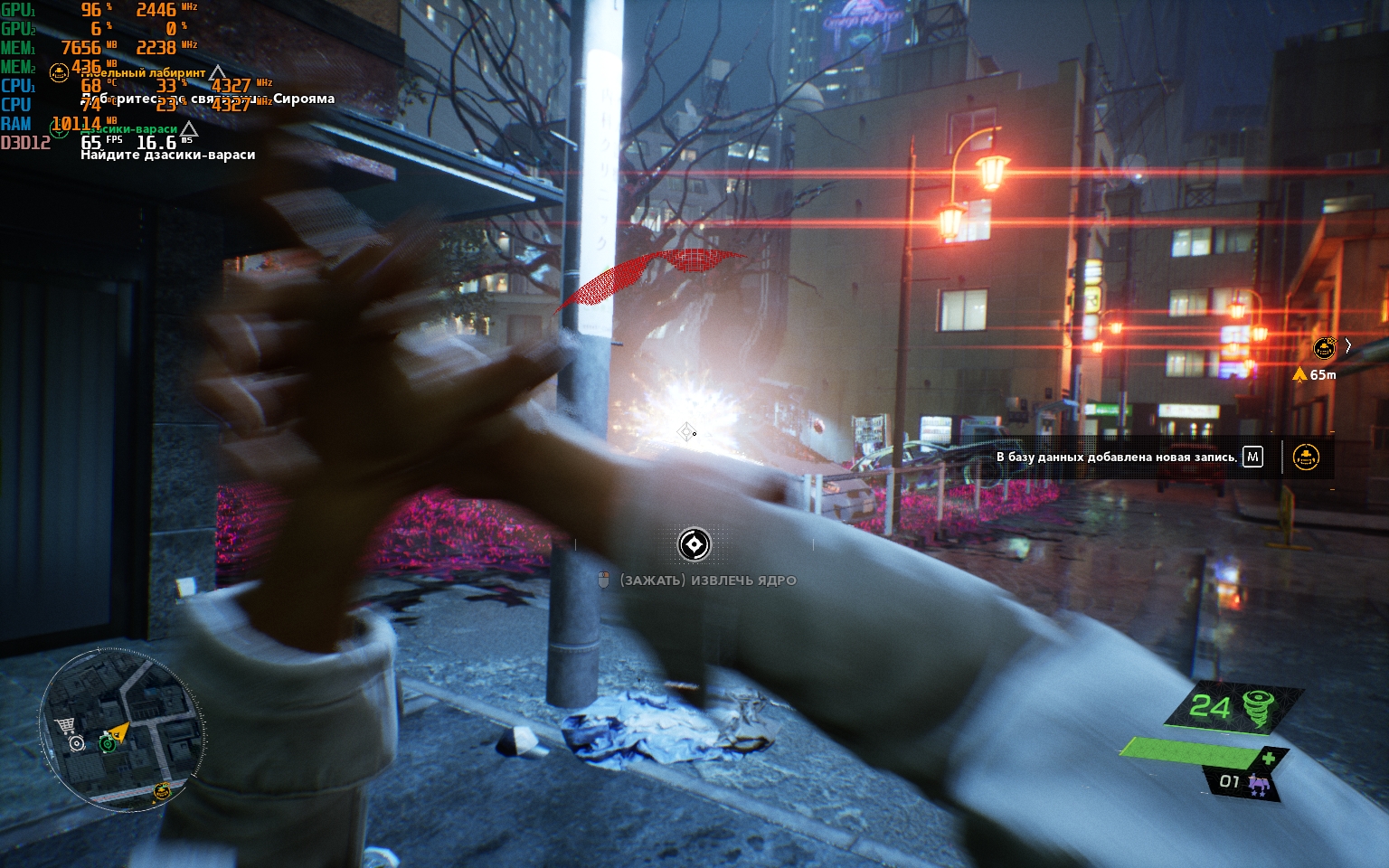Select the shopping cart marker on minimap
Image resolution: width=1389 pixels, height=868 pixels.
pyautogui.click(x=64, y=724)
